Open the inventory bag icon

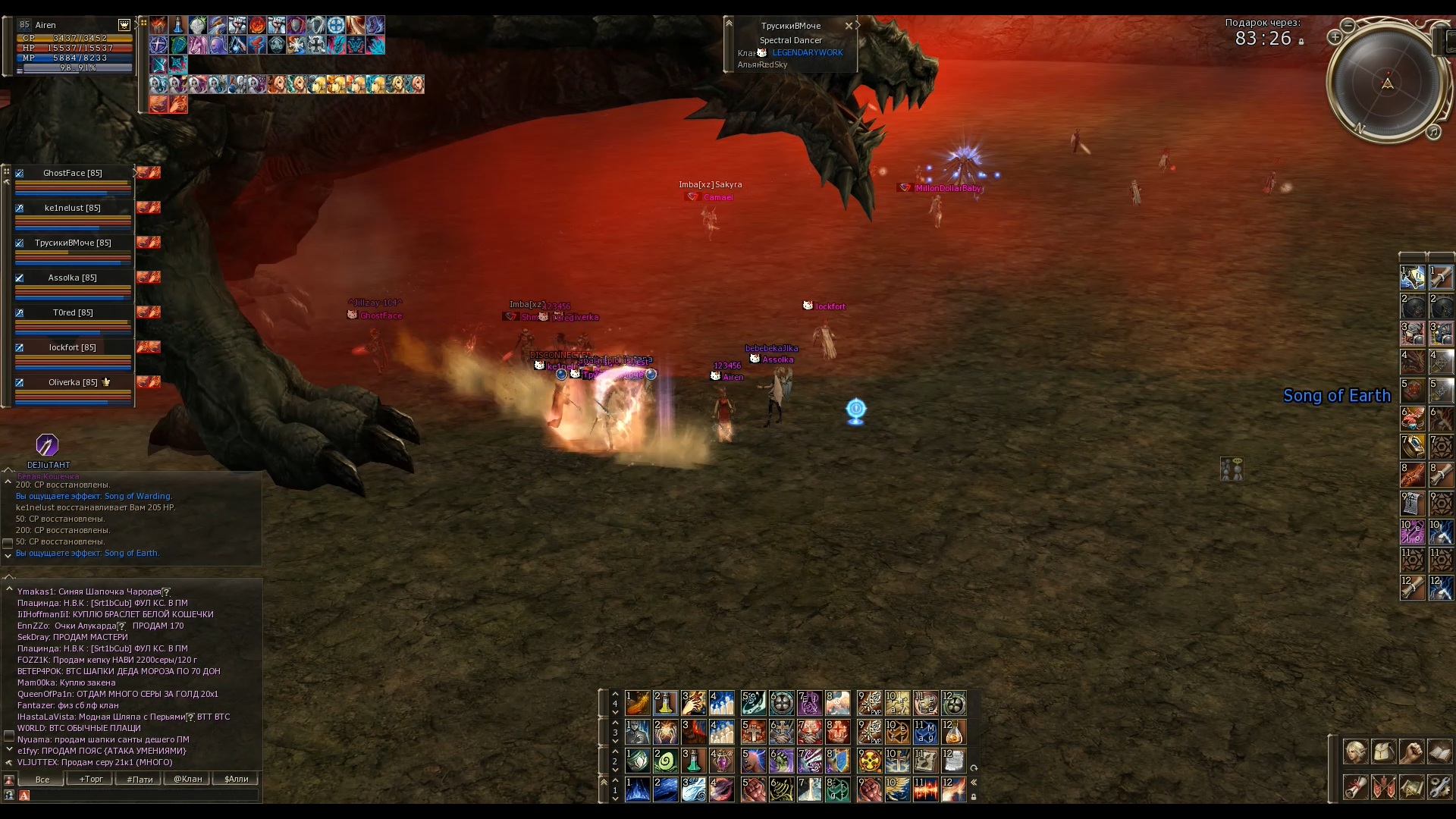tap(1384, 752)
